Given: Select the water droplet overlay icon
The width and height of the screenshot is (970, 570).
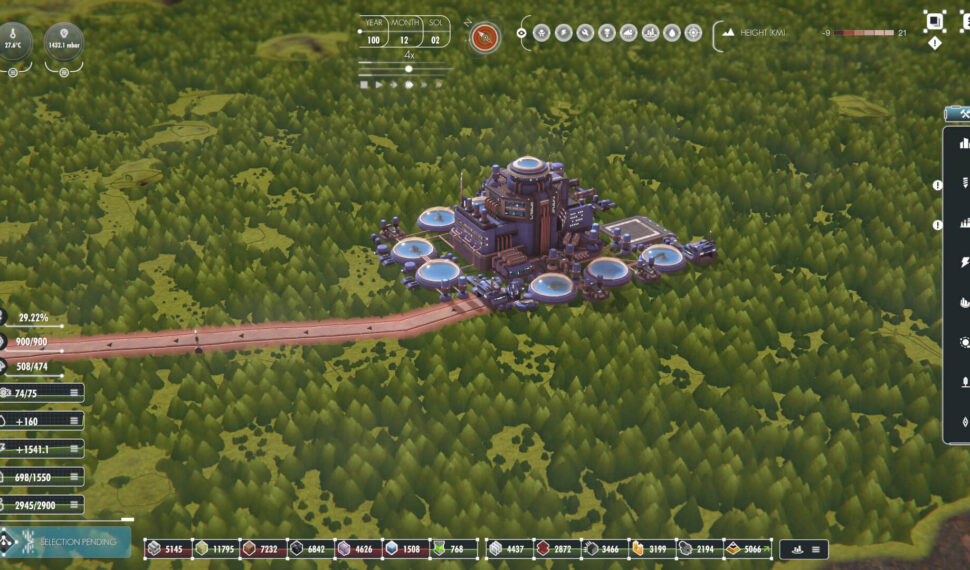Looking at the screenshot, I should [x=672, y=33].
